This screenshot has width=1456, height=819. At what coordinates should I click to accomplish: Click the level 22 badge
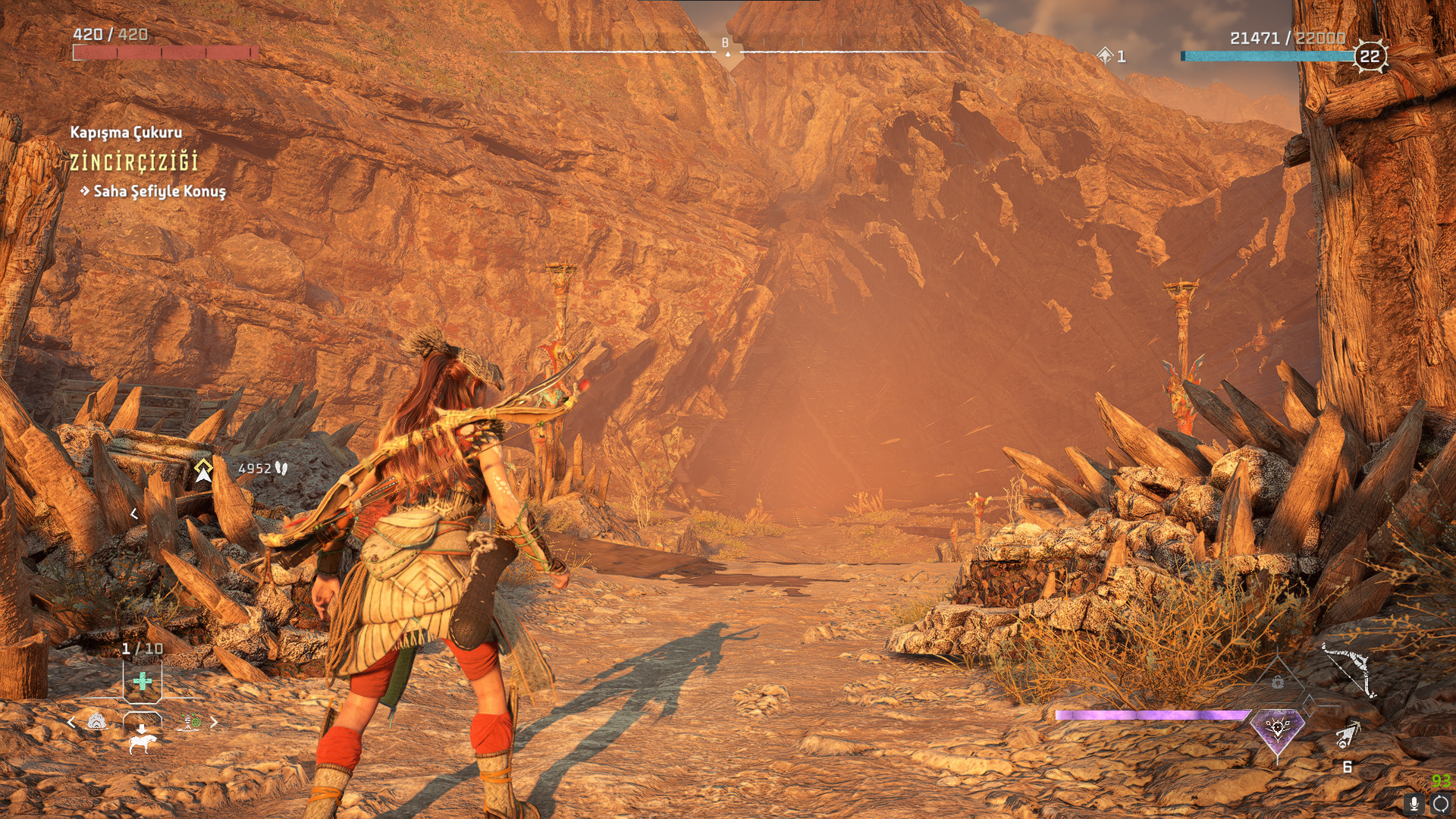(1370, 56)
